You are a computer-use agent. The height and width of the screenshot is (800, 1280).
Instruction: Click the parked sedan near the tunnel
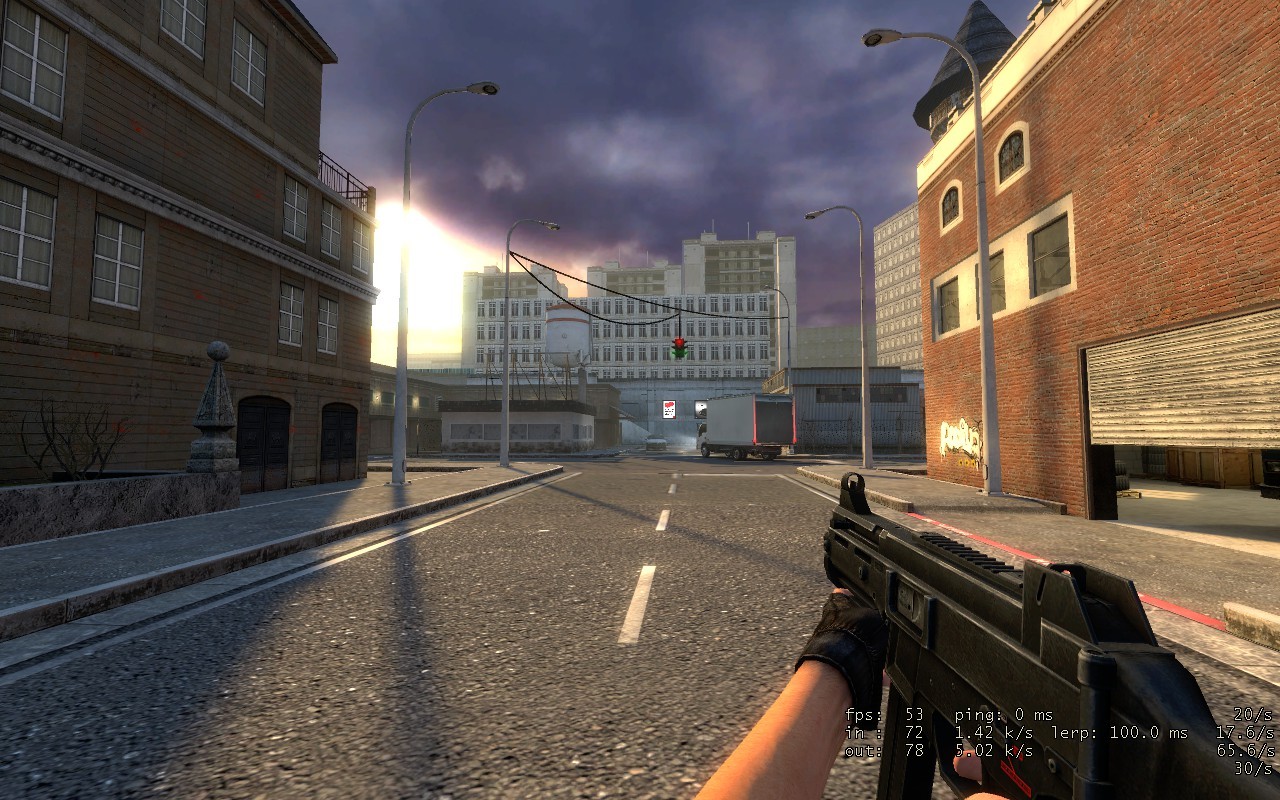656,443
